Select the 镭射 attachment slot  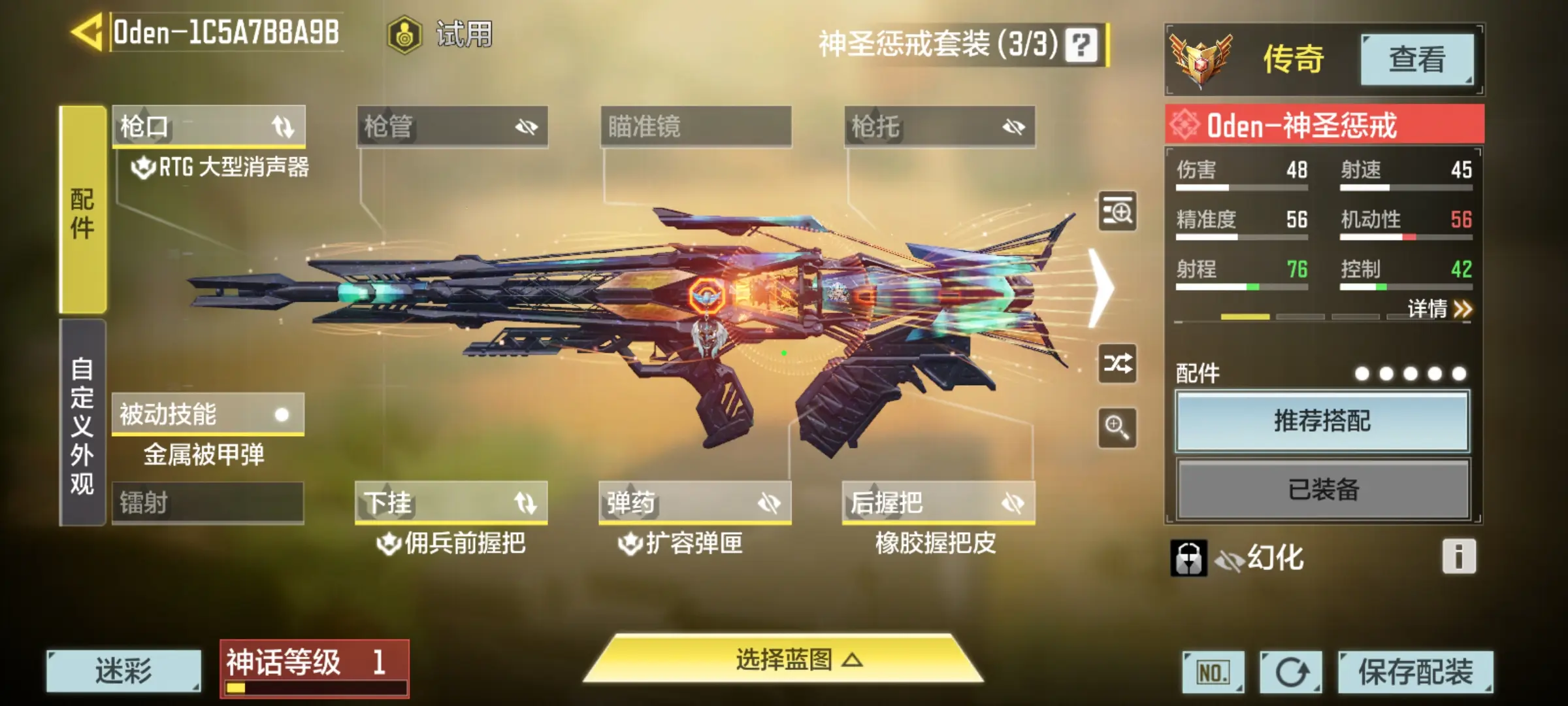tap(208, 503)
